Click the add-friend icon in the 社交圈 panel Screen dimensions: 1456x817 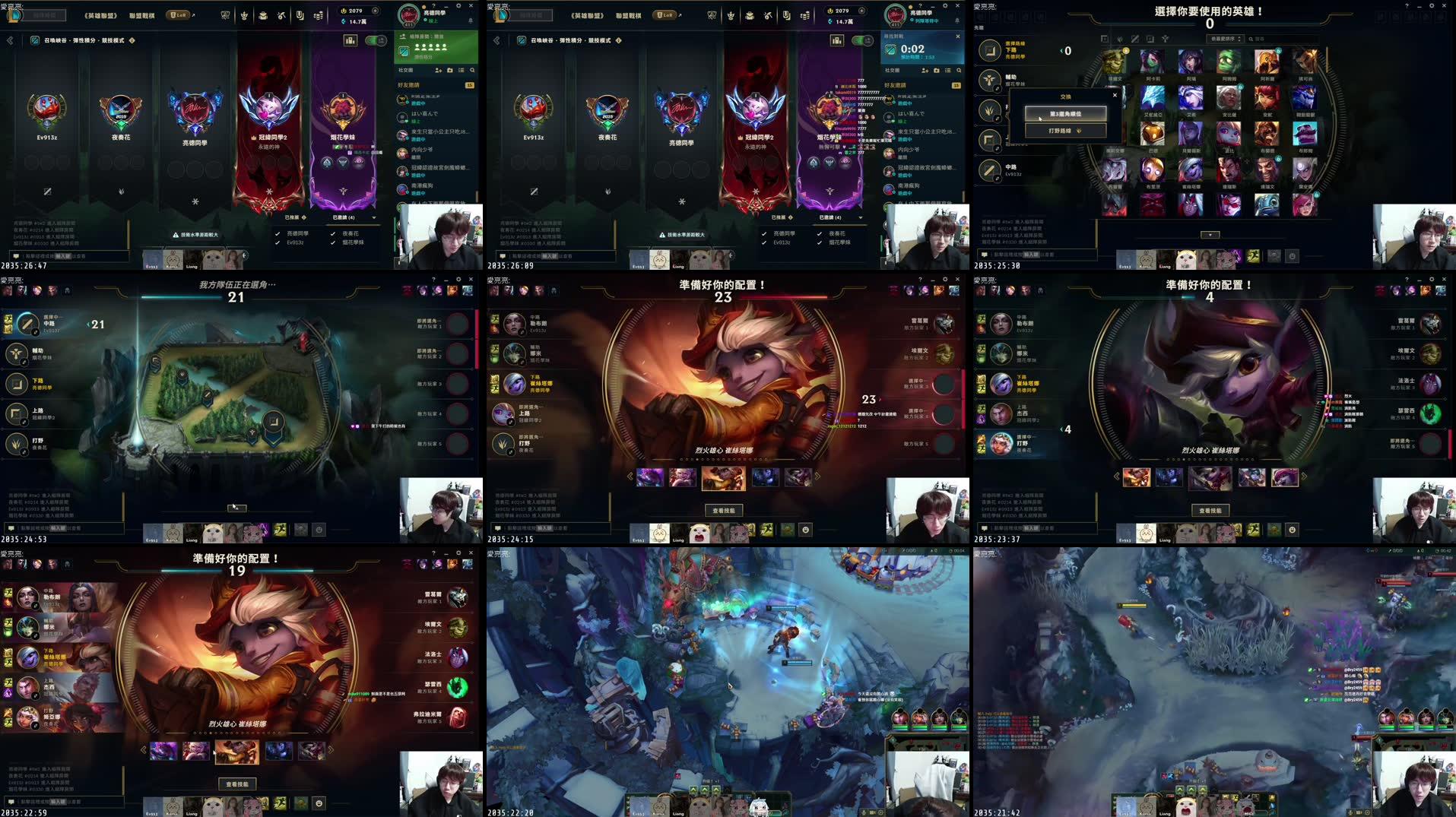(x=439, y=71)
